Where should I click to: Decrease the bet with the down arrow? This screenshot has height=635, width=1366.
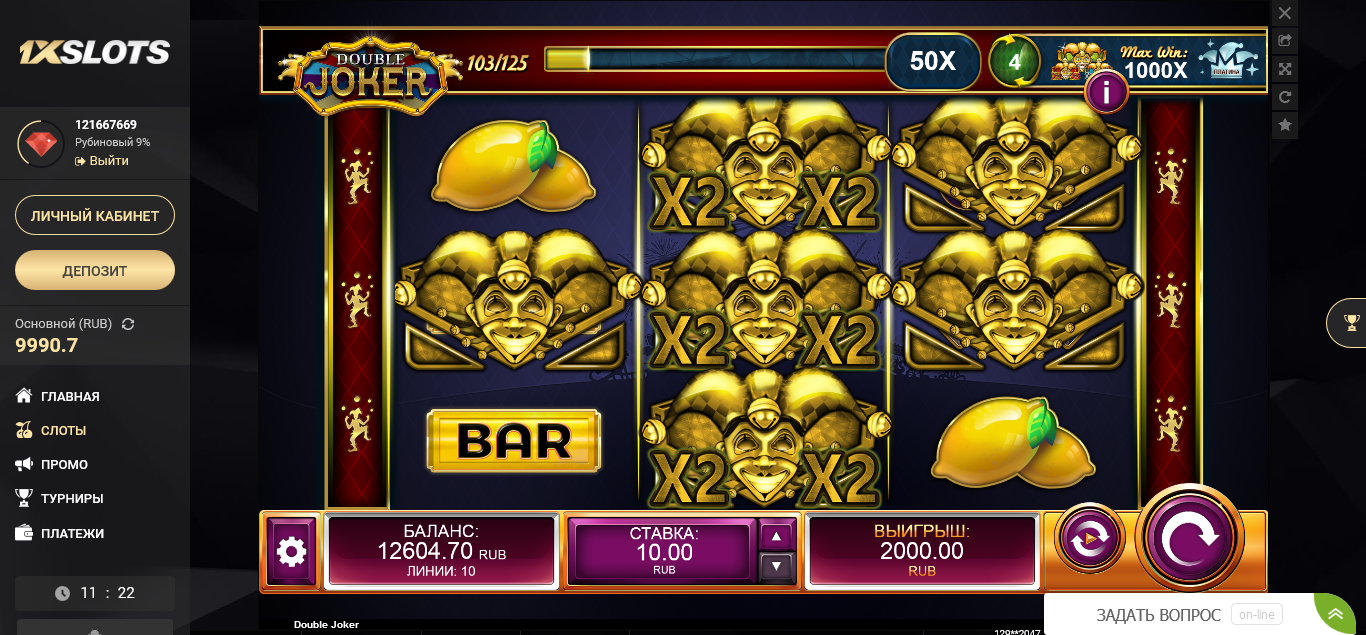click(x=777, y=566)
